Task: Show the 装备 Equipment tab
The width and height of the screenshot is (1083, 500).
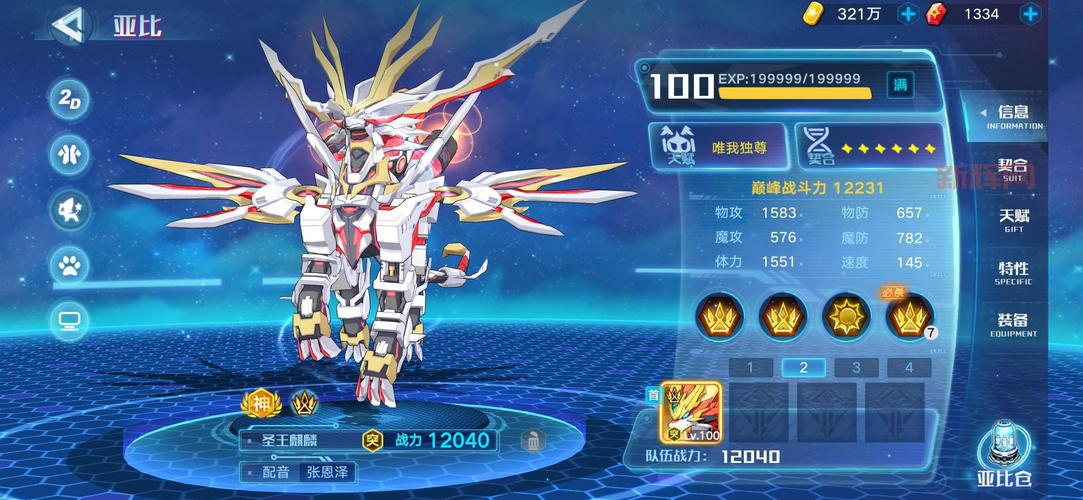Action: point(1013,324)
